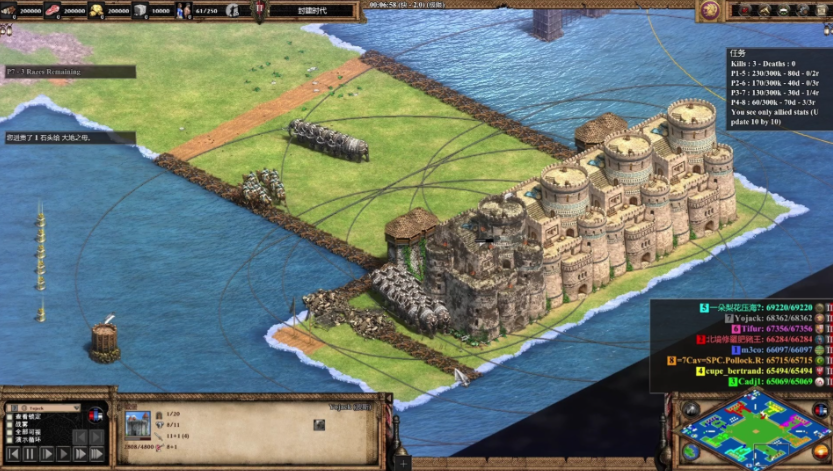Toggle the first replay view checkbox
Screen dimensions: 833x471
(11, 416)
